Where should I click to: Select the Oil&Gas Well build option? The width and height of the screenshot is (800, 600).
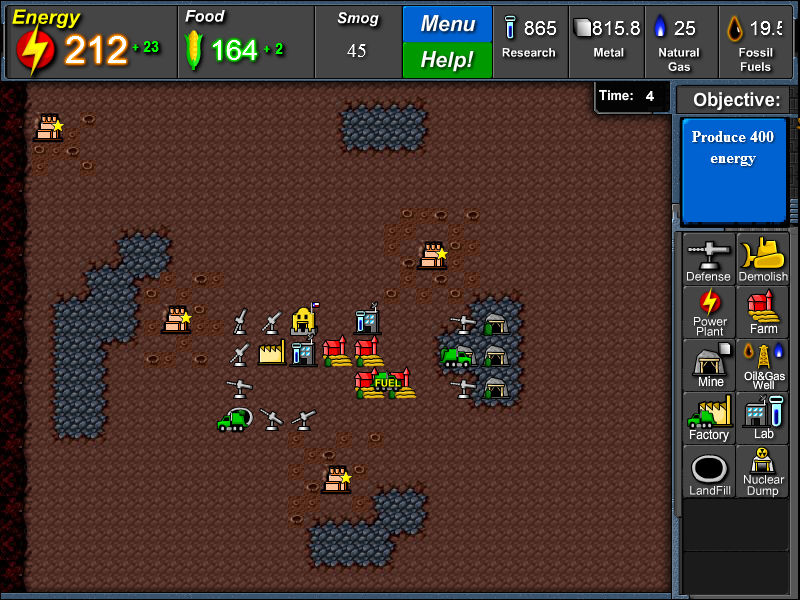point(763,365)
